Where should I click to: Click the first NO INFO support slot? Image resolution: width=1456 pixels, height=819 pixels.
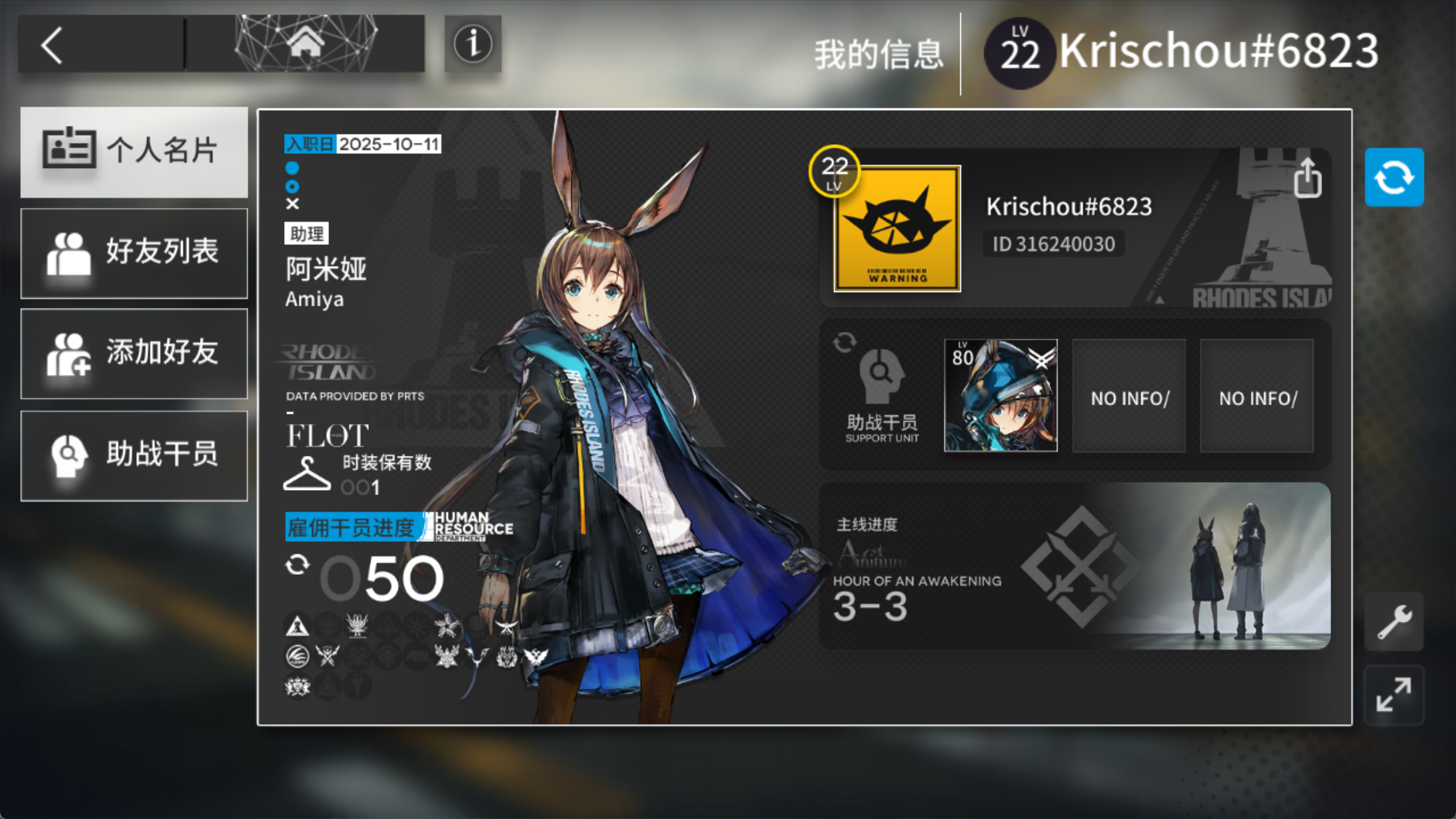1128,396
